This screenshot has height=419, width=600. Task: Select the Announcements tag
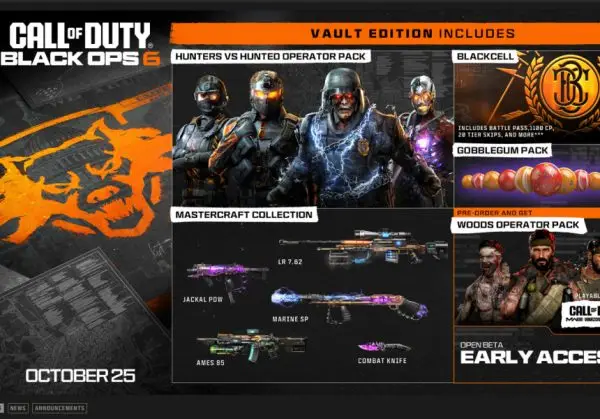click(59, 409)
